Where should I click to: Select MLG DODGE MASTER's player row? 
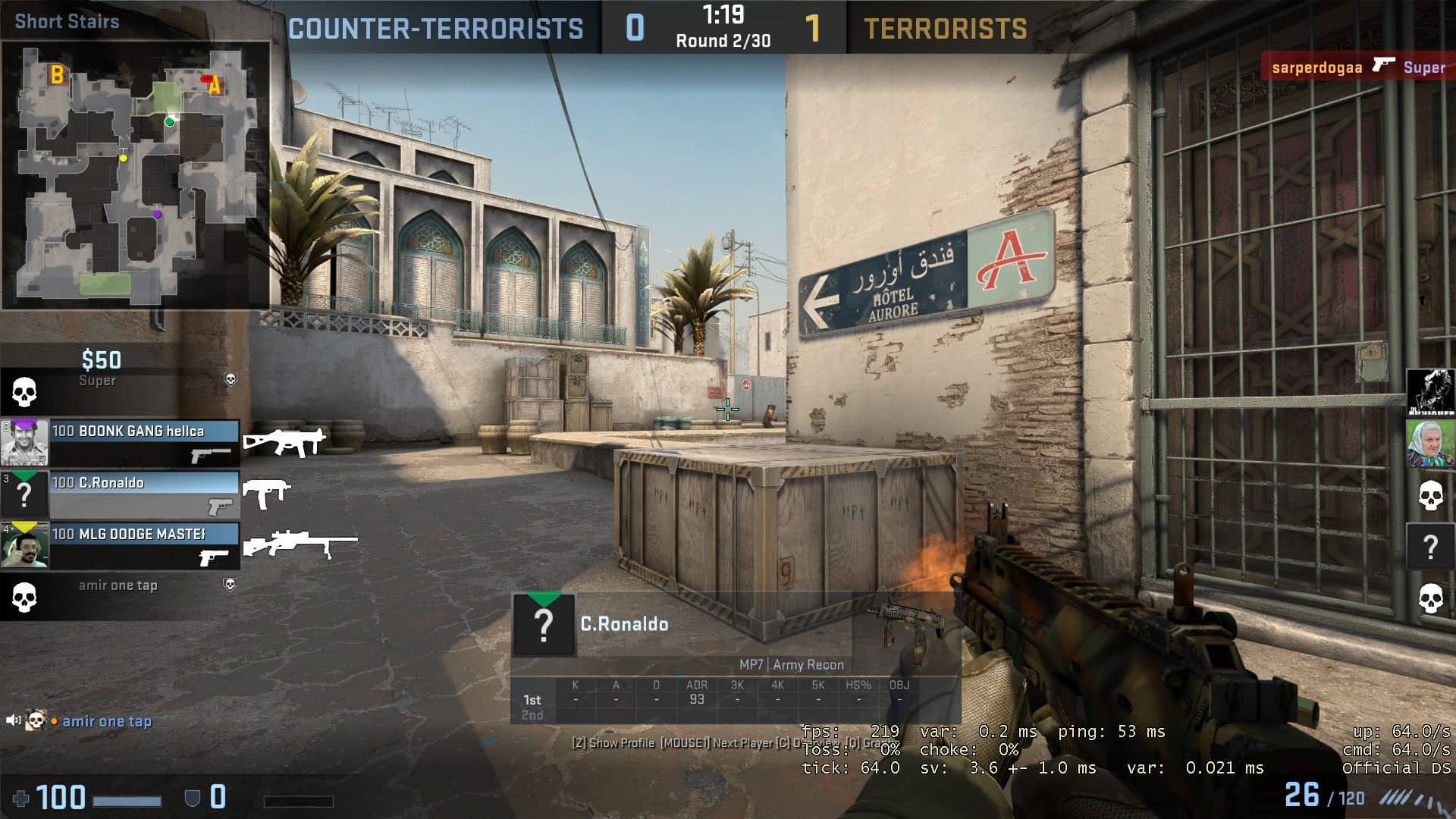(x=121, y=545)
